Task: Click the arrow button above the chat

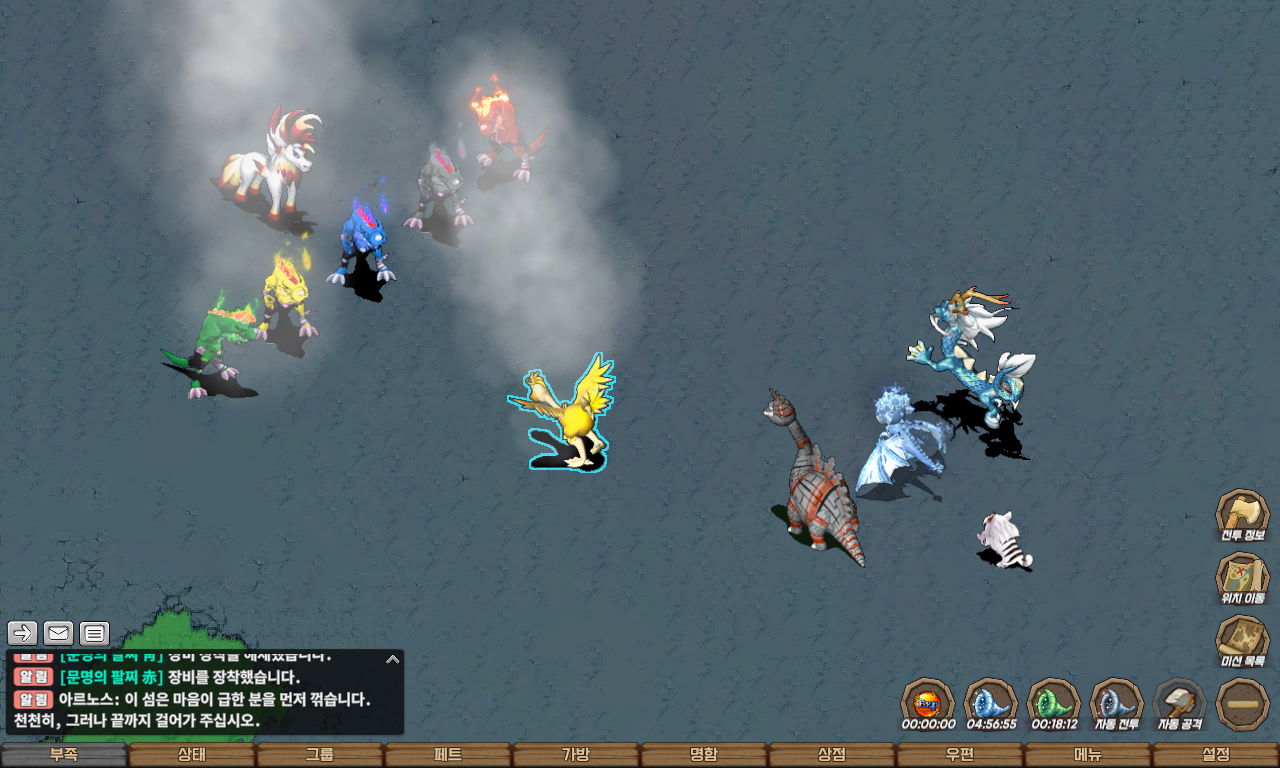Action: tap(23, 633)
